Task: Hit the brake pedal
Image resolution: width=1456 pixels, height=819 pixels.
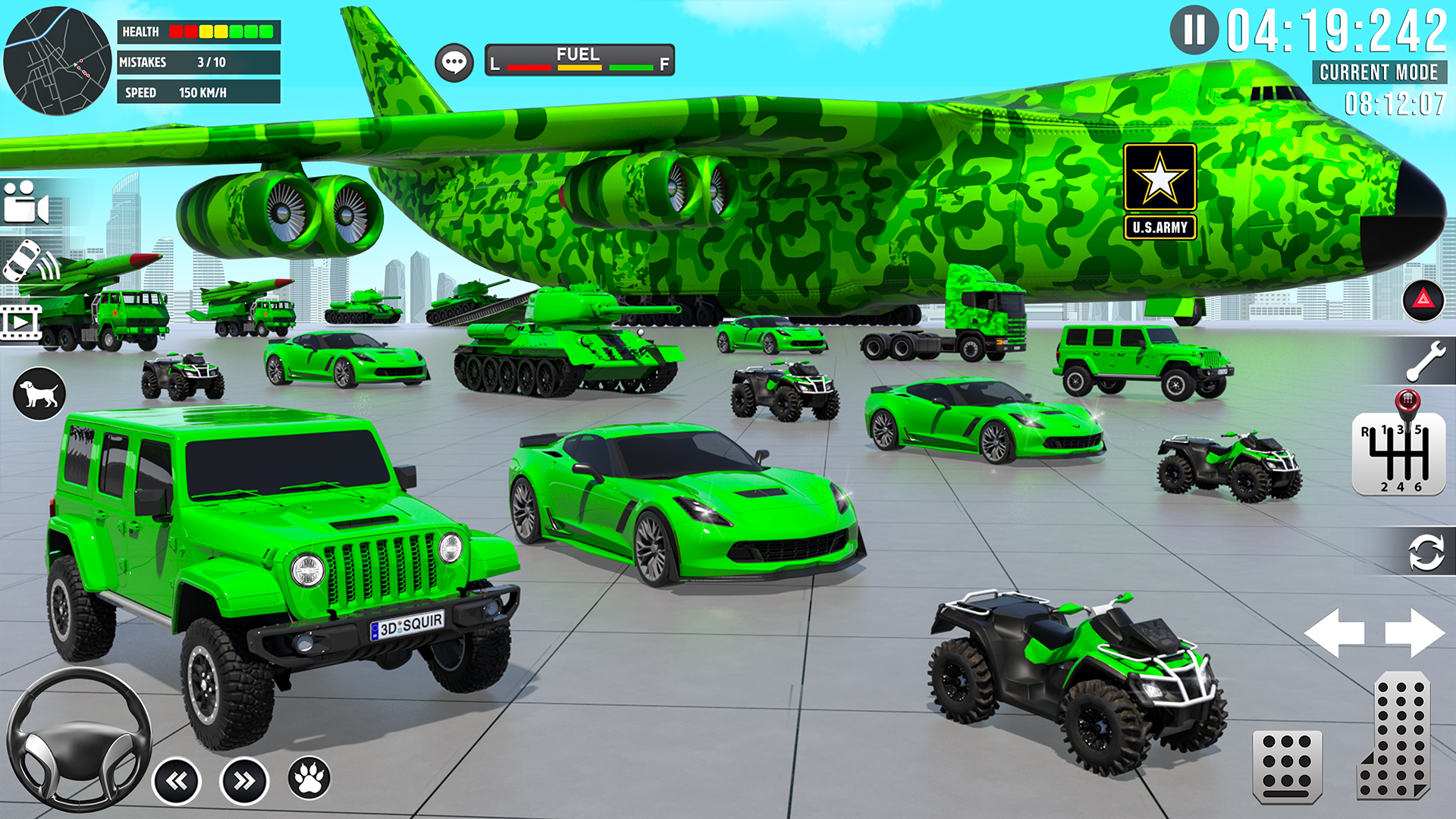Action: click(1287, 766)
